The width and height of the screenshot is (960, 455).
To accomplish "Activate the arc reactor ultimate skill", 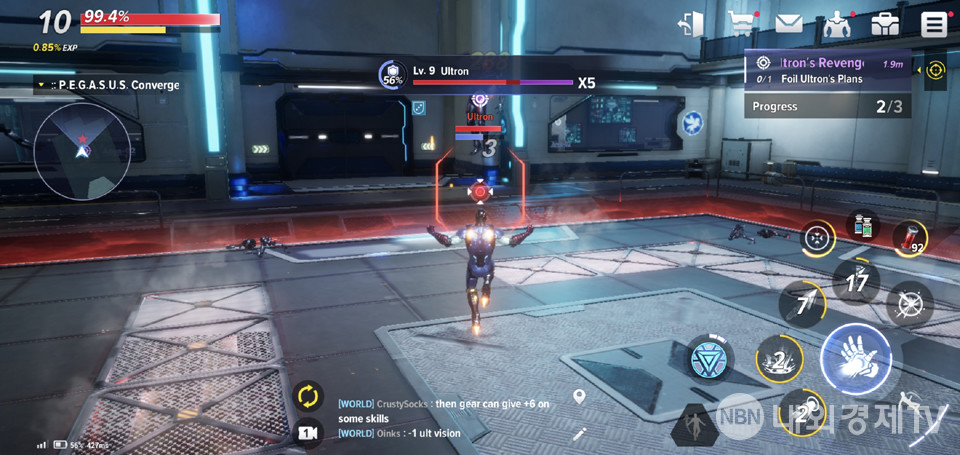I will point(710,360).
